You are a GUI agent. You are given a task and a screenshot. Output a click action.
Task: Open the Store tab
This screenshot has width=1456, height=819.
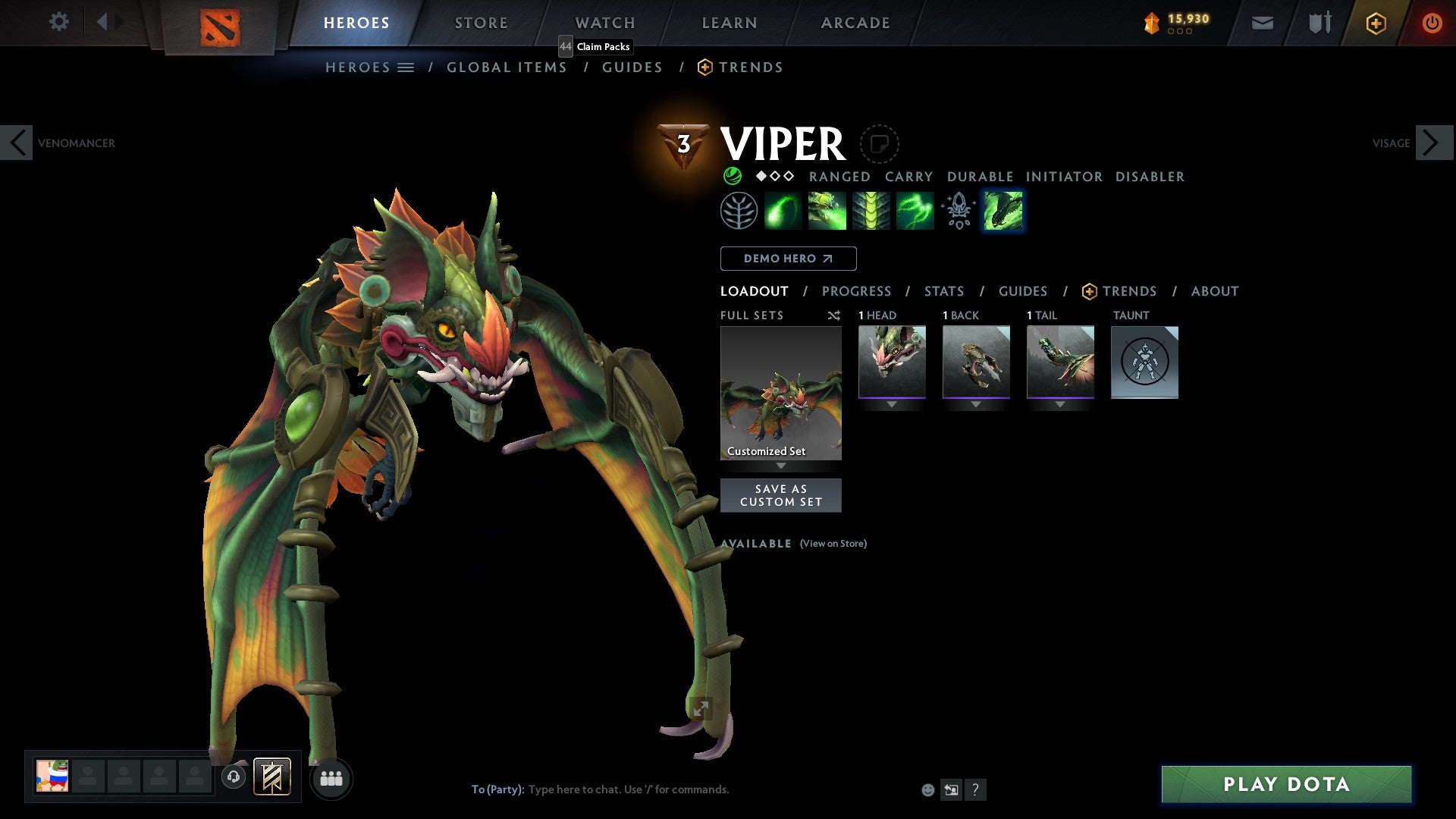pos(481,23)
